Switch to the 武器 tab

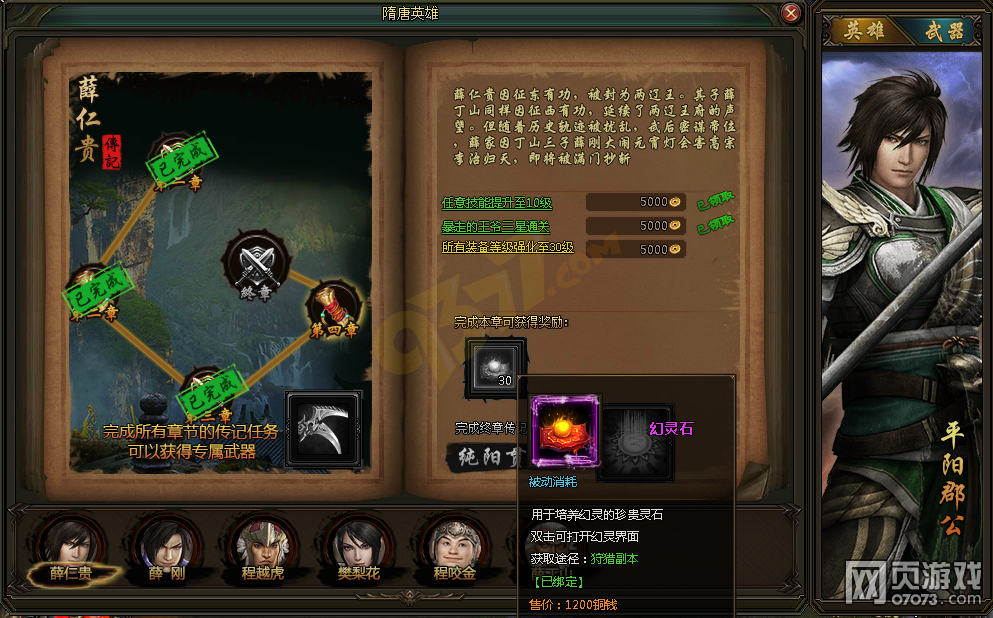click(942, 31)
